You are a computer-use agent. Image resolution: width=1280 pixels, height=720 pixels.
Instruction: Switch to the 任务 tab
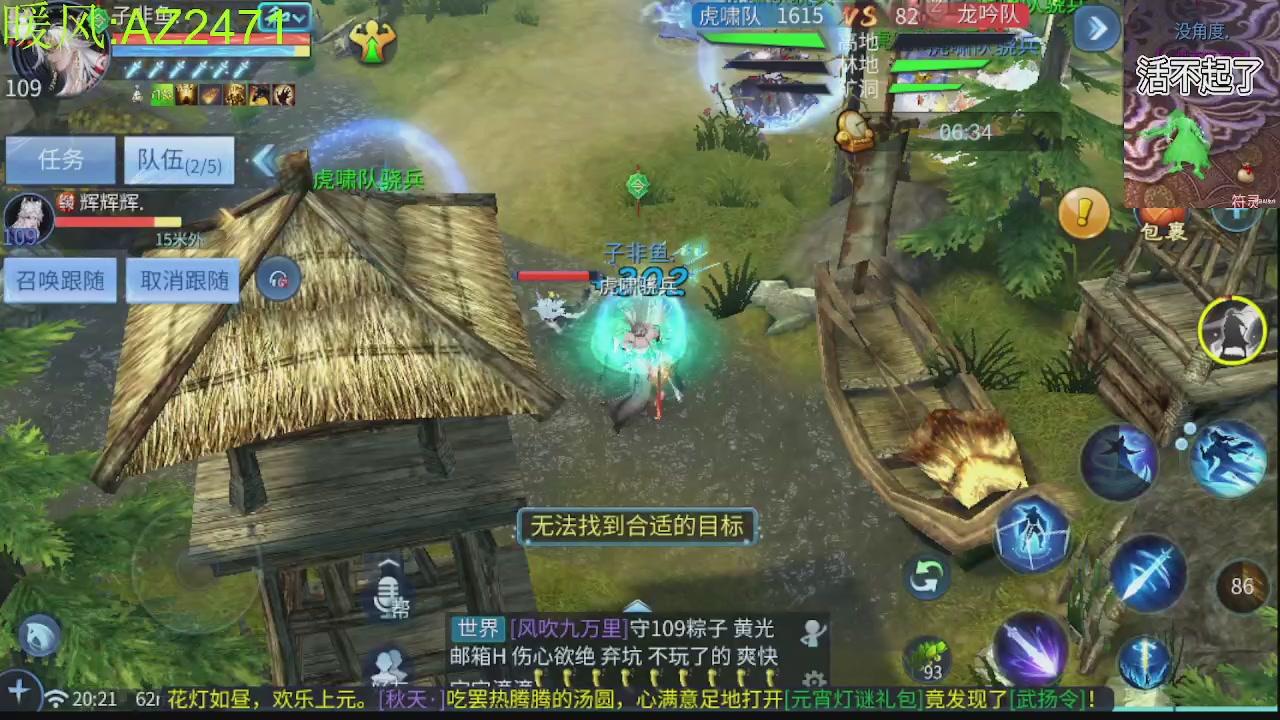(60, 160)
